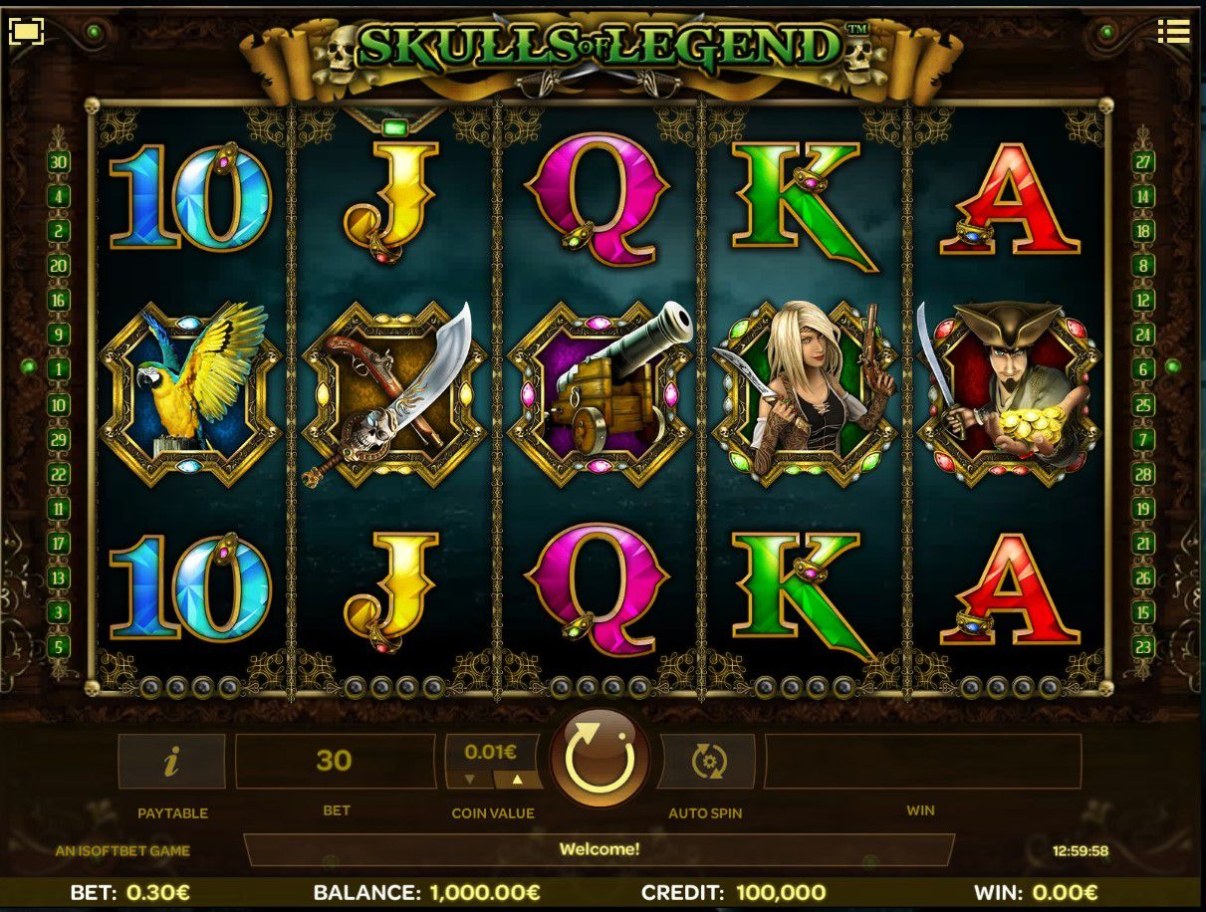Open the paytable info button
The height and width of the screenshot is (912, 1206).
(171, 762)
